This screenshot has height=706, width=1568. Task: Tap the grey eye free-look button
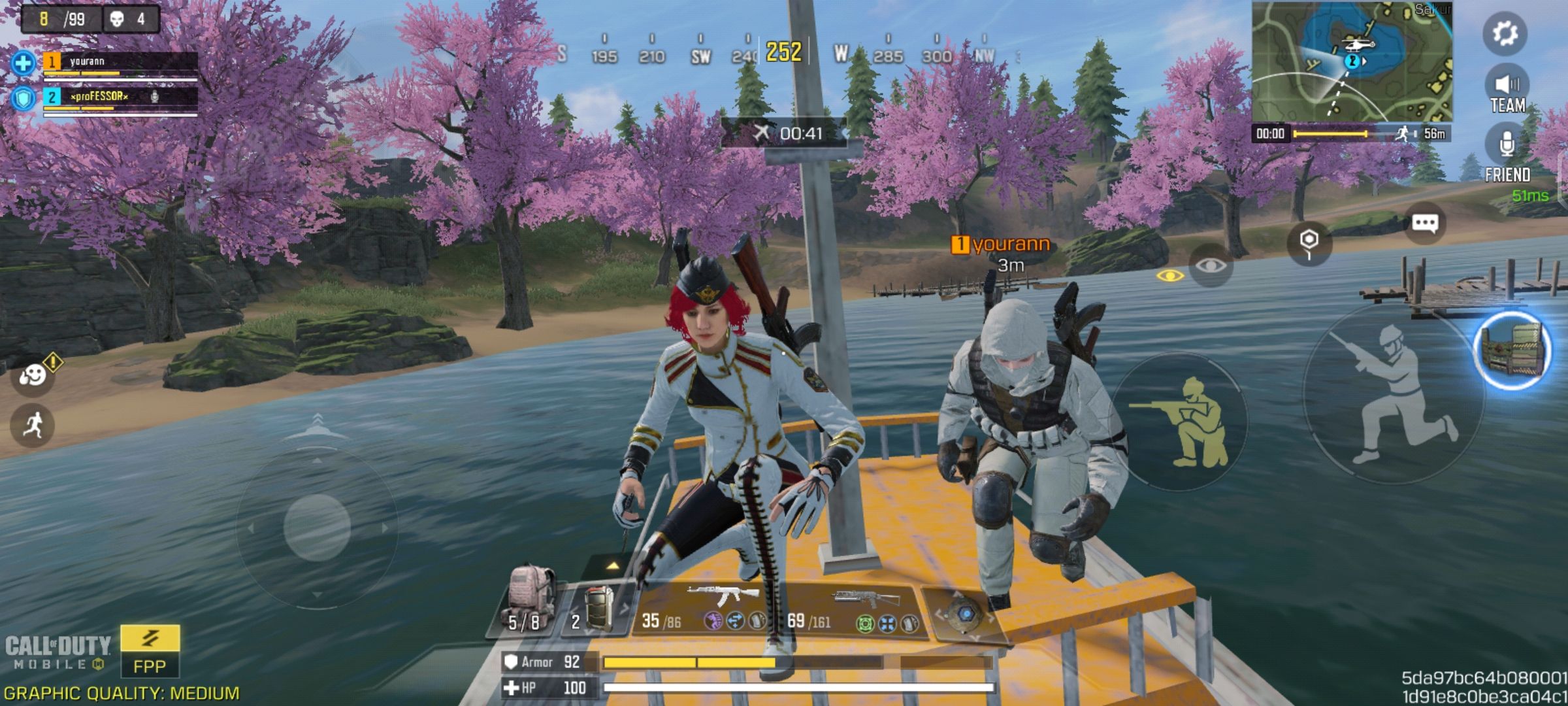click(x=1211, y=265)
